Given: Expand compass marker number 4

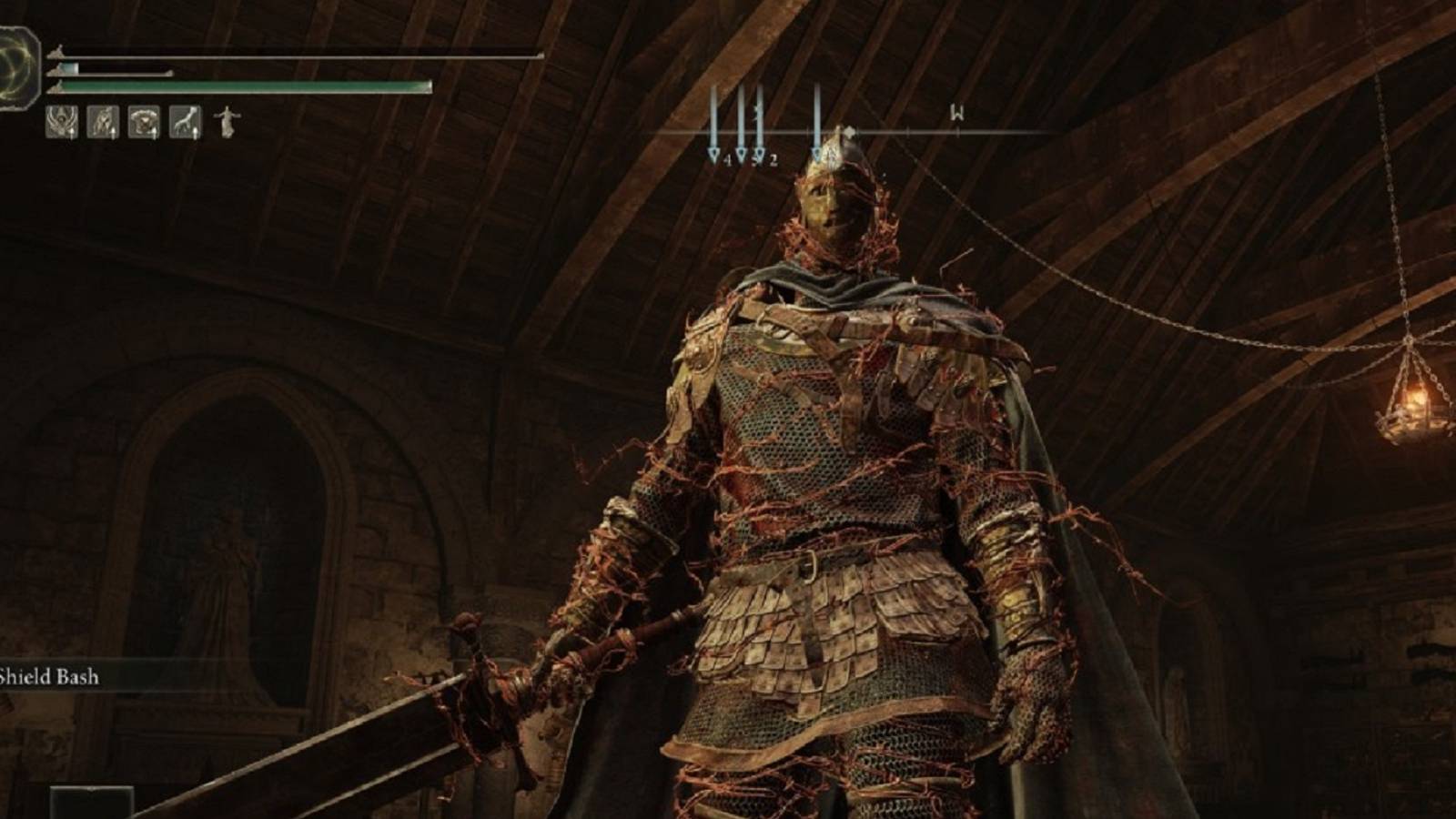Looking at the screenshot, I should tap(719, 157).
